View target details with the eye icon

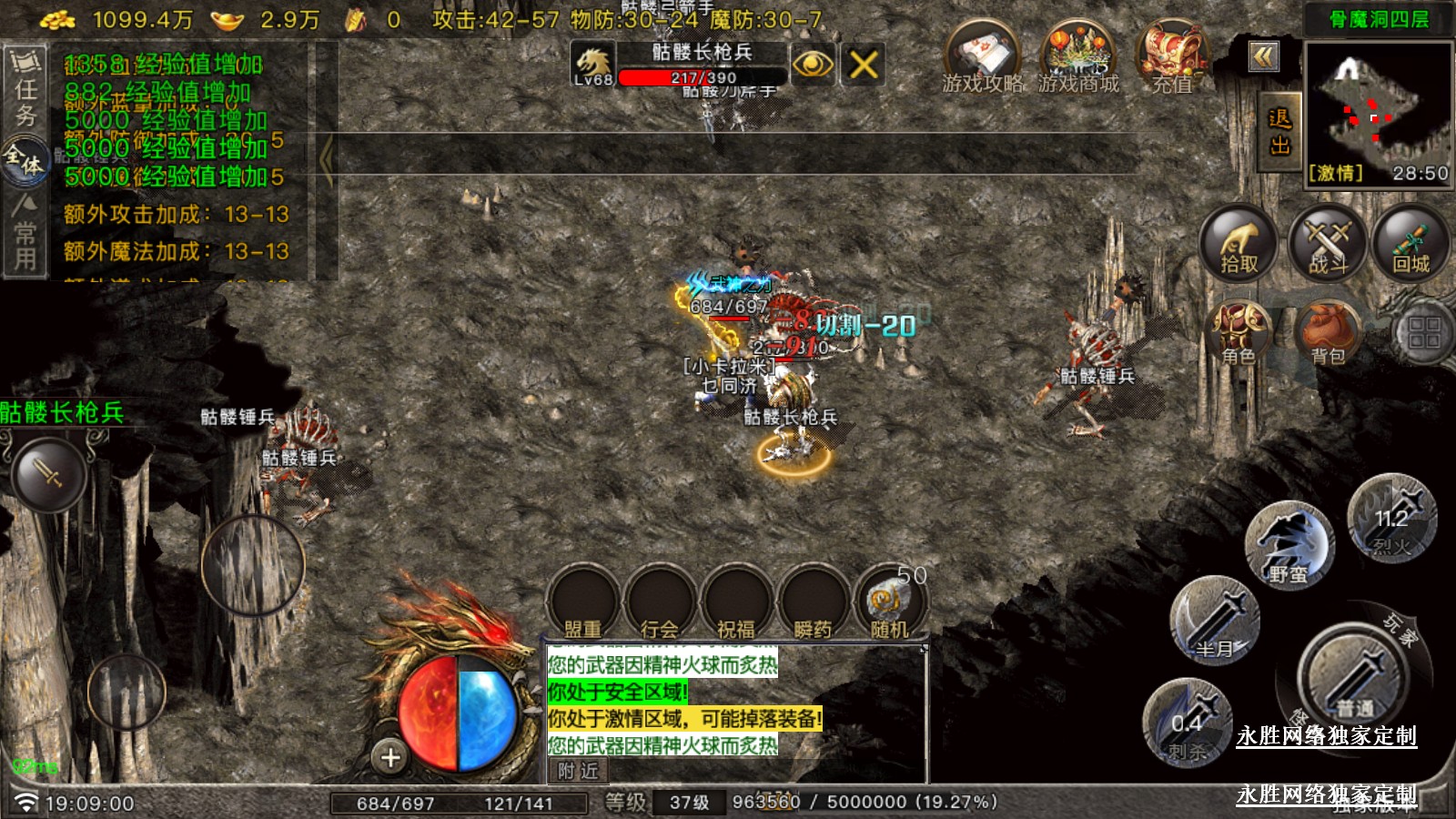point(813,64)
